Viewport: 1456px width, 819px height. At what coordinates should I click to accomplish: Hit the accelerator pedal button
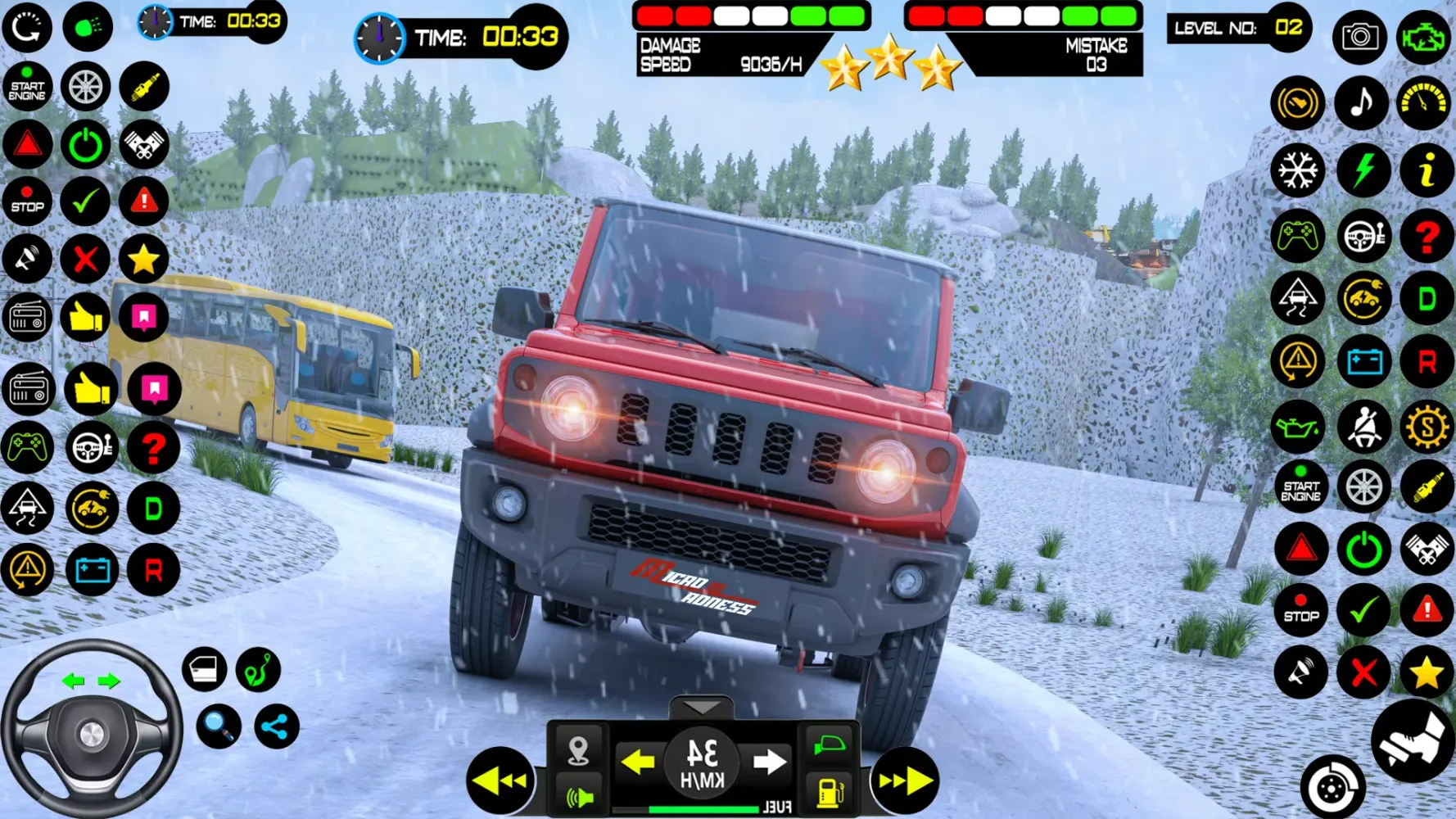(x=1413, y=740)
